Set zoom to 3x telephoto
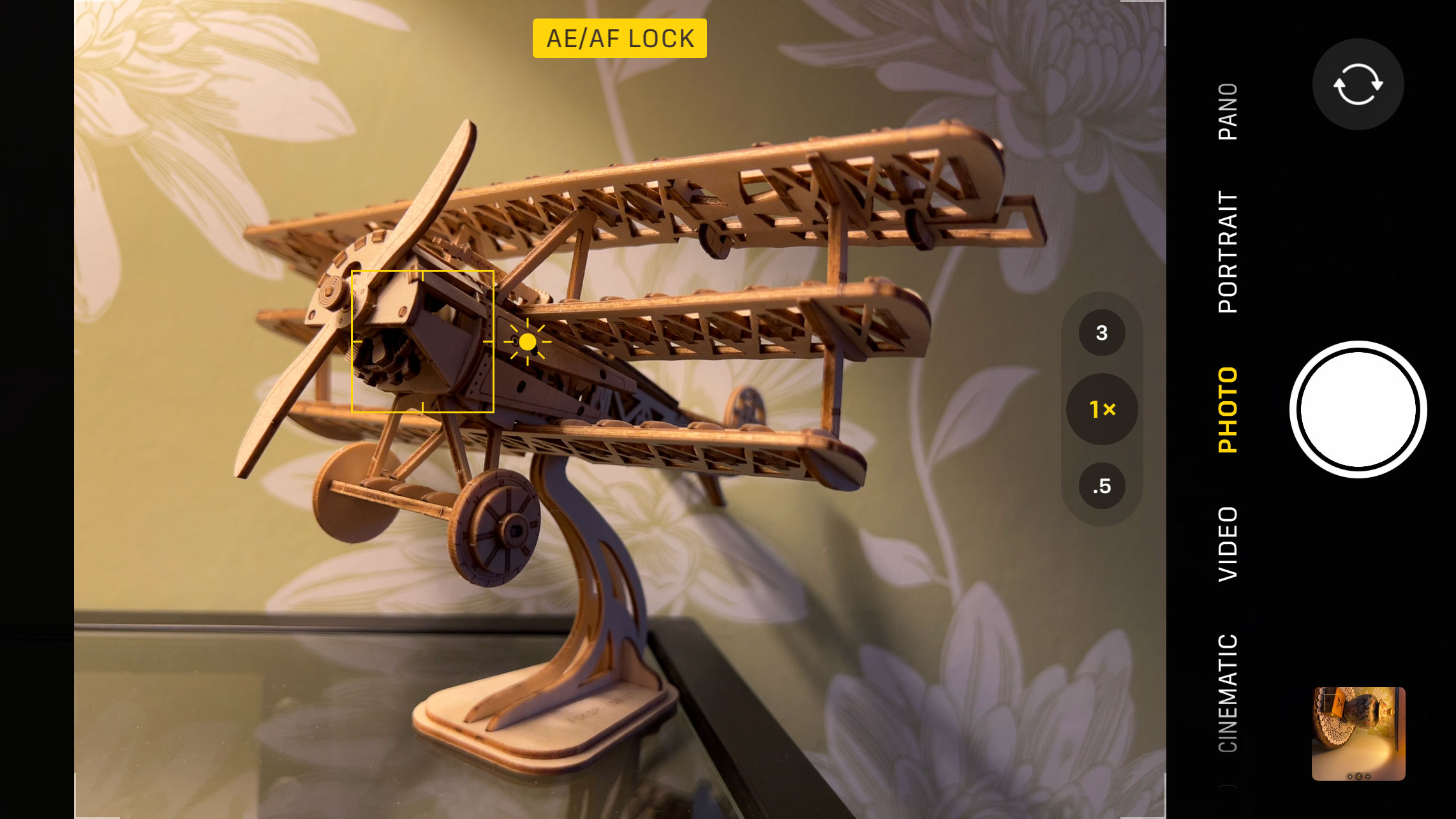The height and width of the screenshot is (819, 1456). pyautogui.click(x=1101, y=332)
